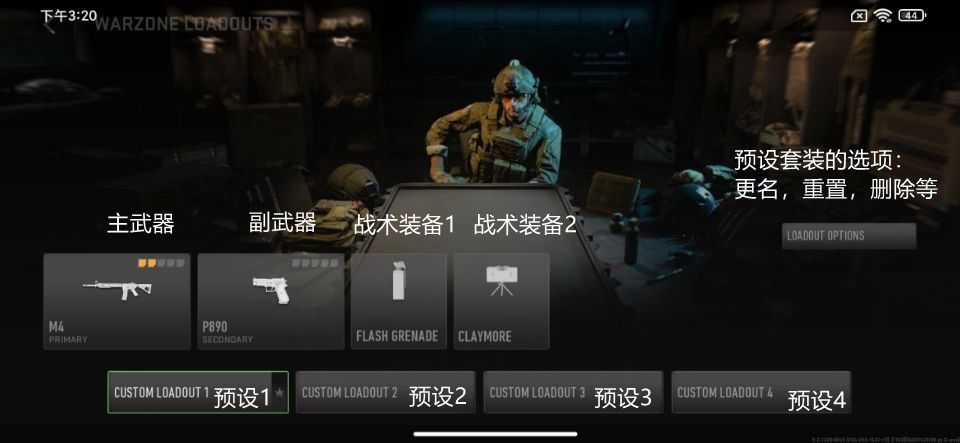Click the favorite star on Custom Loadout 1
This screenshot has width=960, height=443.
click(280, 393)
